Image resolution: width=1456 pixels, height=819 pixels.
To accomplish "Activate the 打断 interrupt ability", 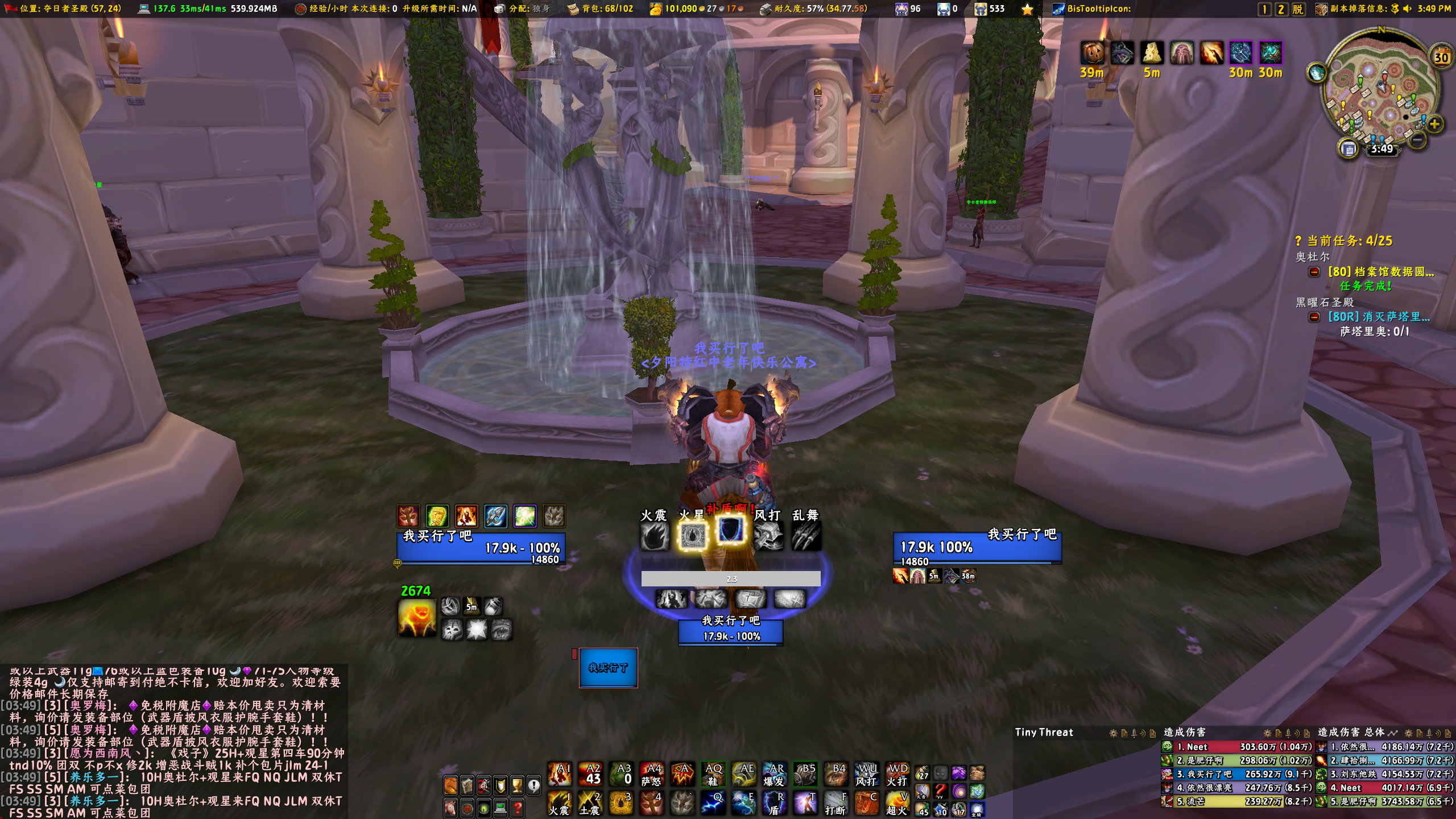I will [x=835, y=803].
